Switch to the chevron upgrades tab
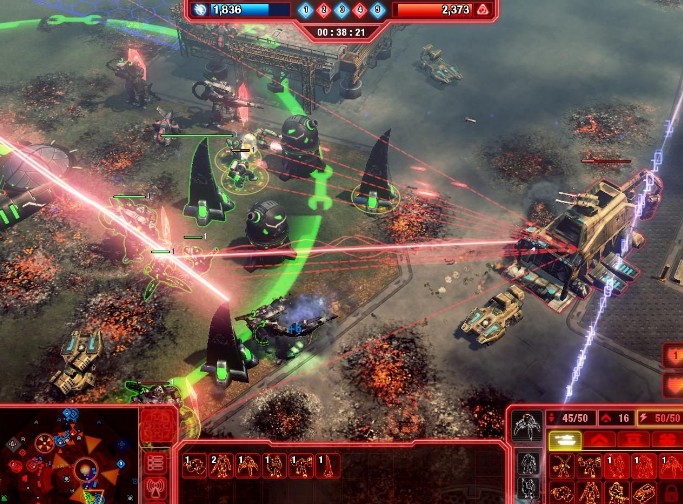Viewport: 683px width, 504px height. tap(599, 439)
